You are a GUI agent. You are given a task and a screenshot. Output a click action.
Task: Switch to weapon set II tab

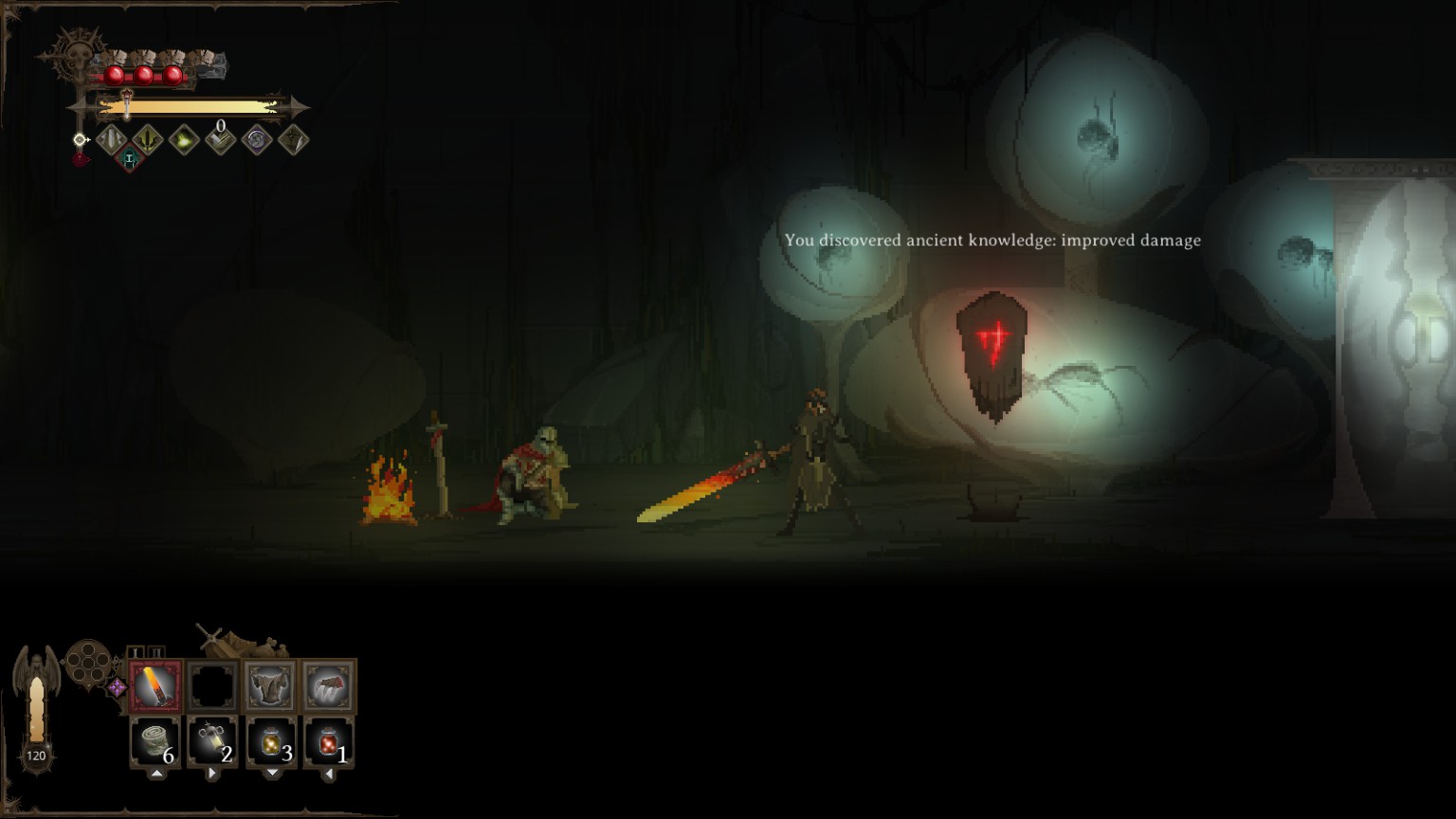pos(156,652)
